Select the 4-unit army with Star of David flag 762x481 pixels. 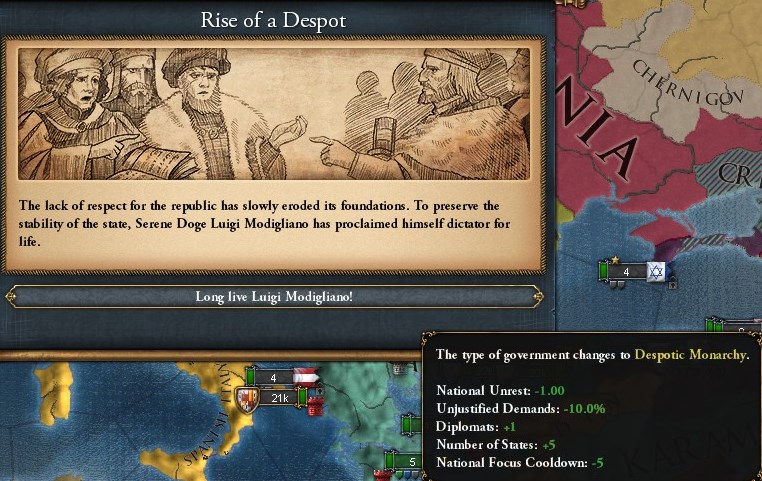[x=628, y=271]
